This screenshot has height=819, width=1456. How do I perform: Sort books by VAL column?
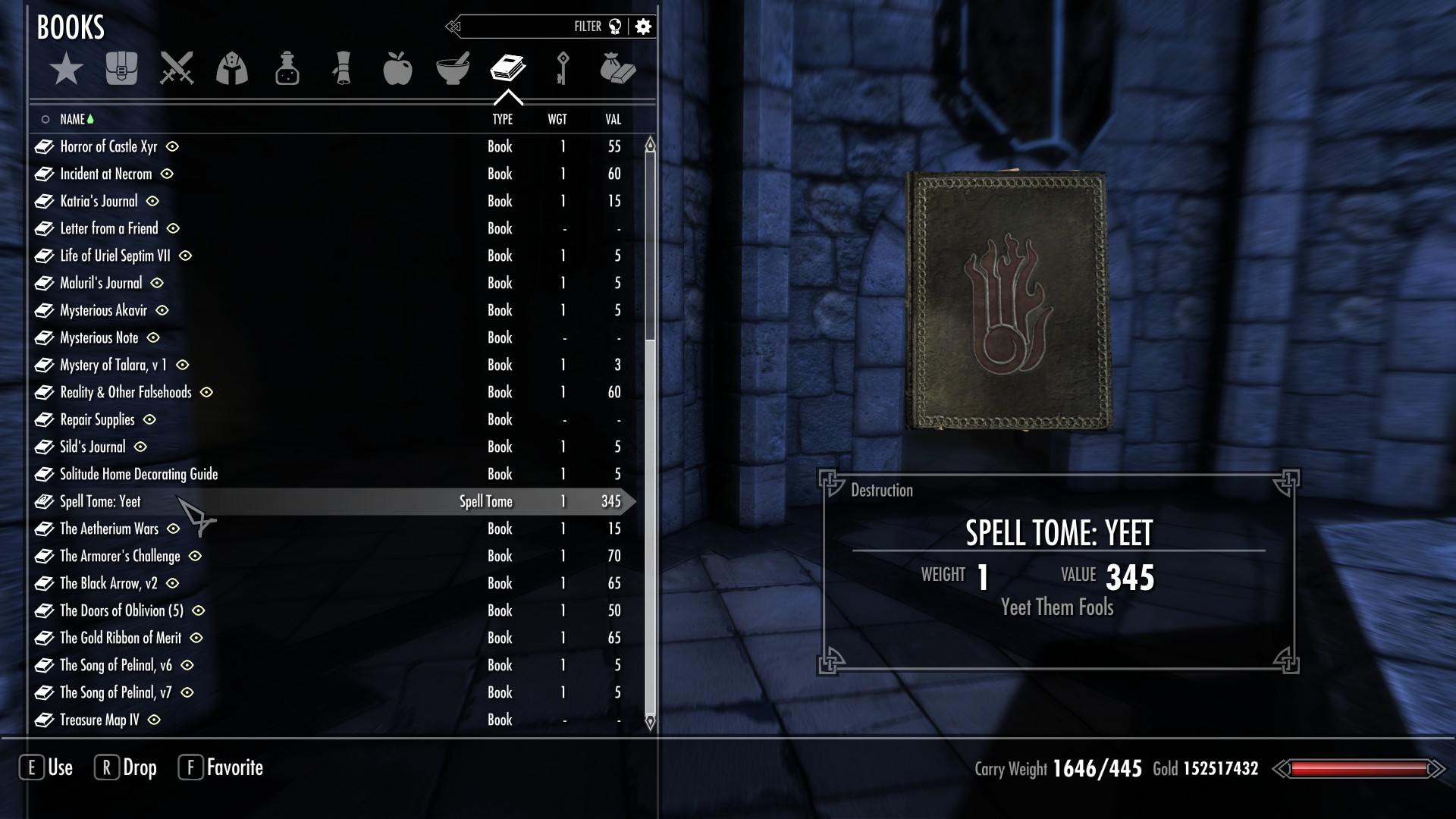[613, 119]
